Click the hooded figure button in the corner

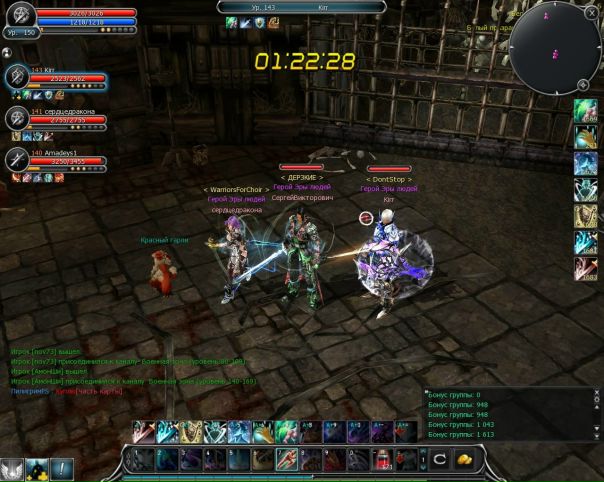pyautogui.click(x=37, y=468)
